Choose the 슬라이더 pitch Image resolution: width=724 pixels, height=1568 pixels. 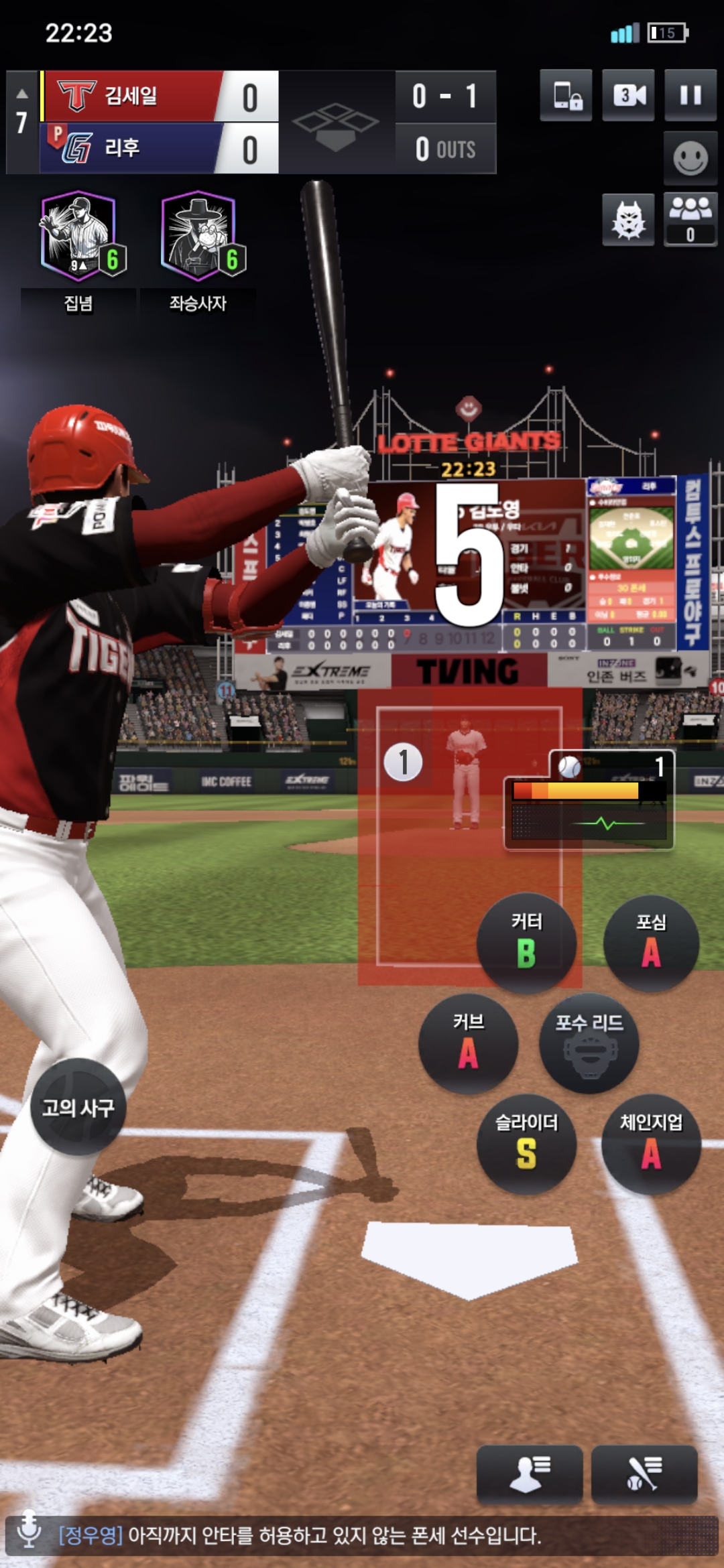point(527,1144)
